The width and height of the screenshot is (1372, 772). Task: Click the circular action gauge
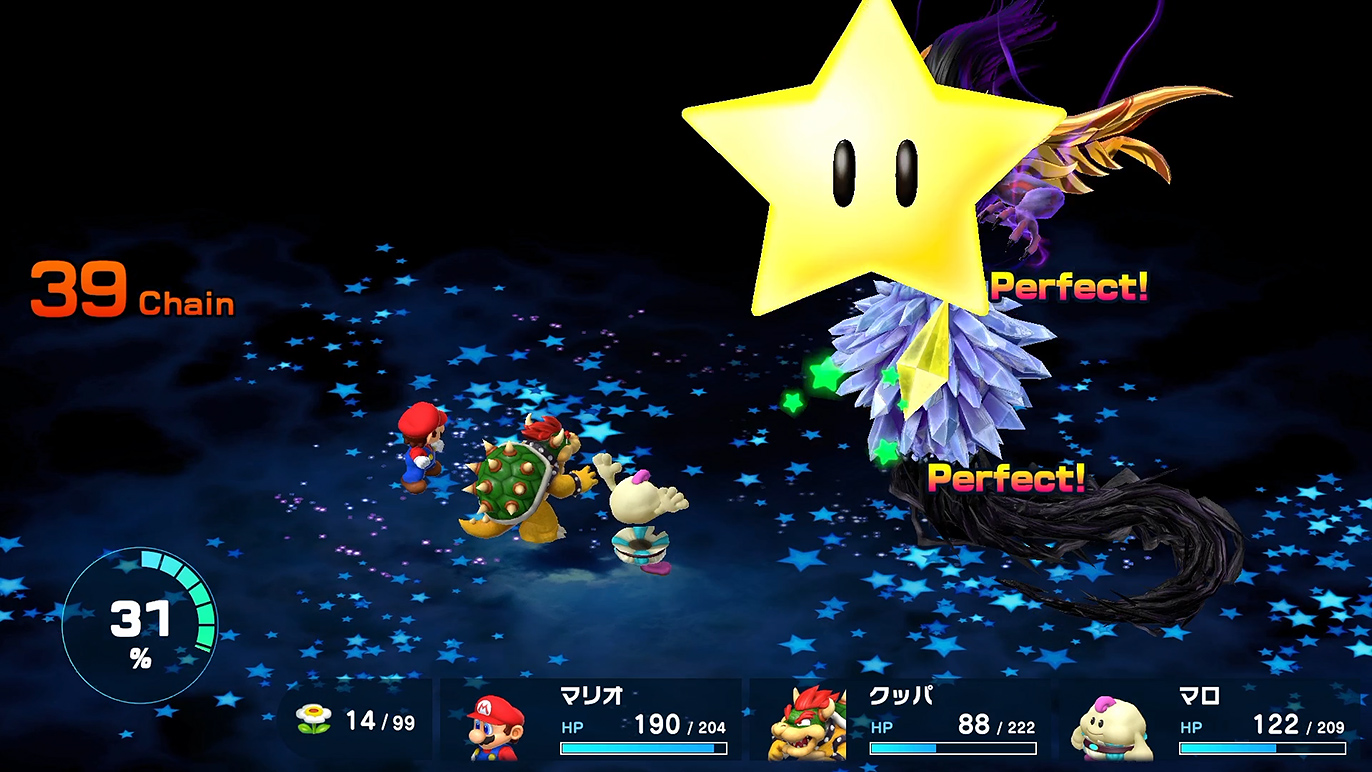tap(139, 625)
